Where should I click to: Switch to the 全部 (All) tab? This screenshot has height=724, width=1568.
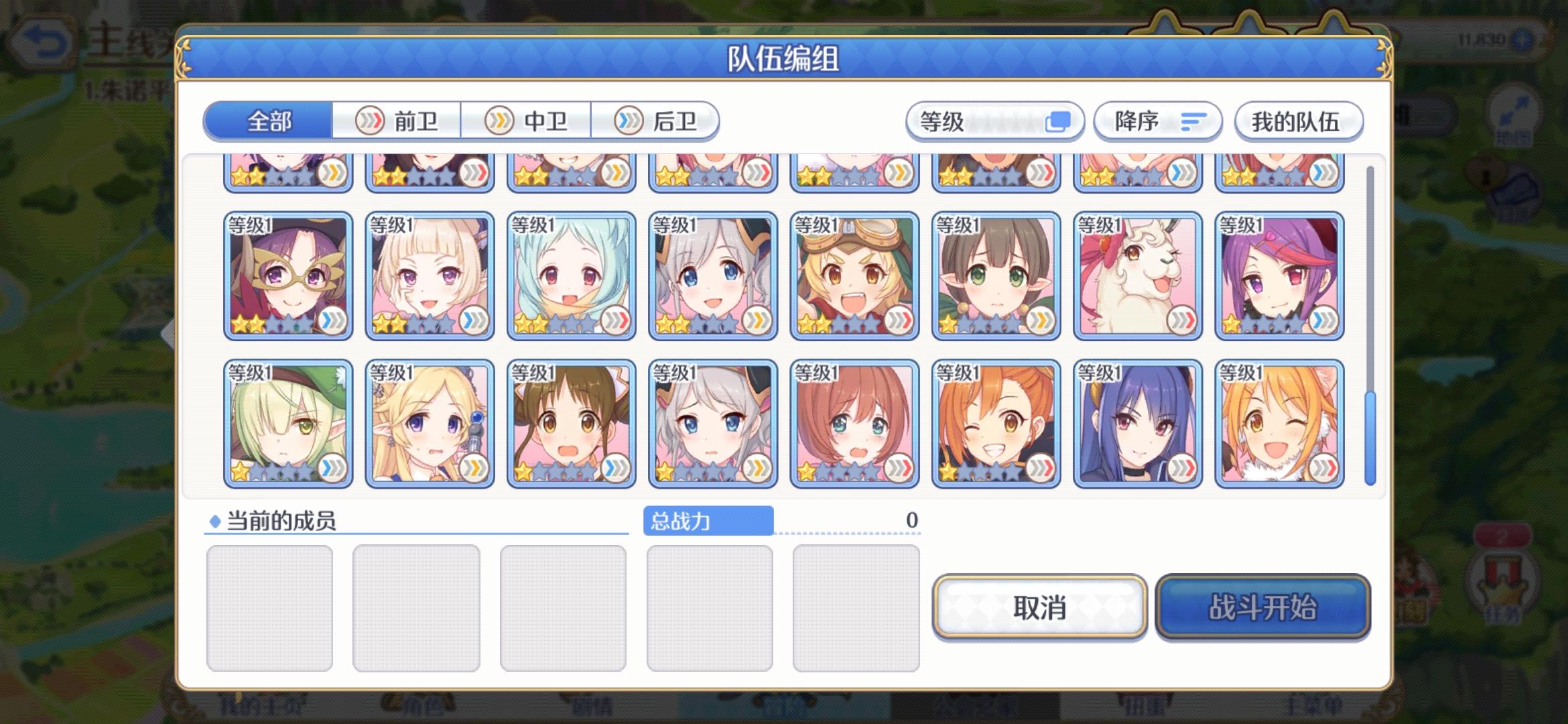pos(270,121)
